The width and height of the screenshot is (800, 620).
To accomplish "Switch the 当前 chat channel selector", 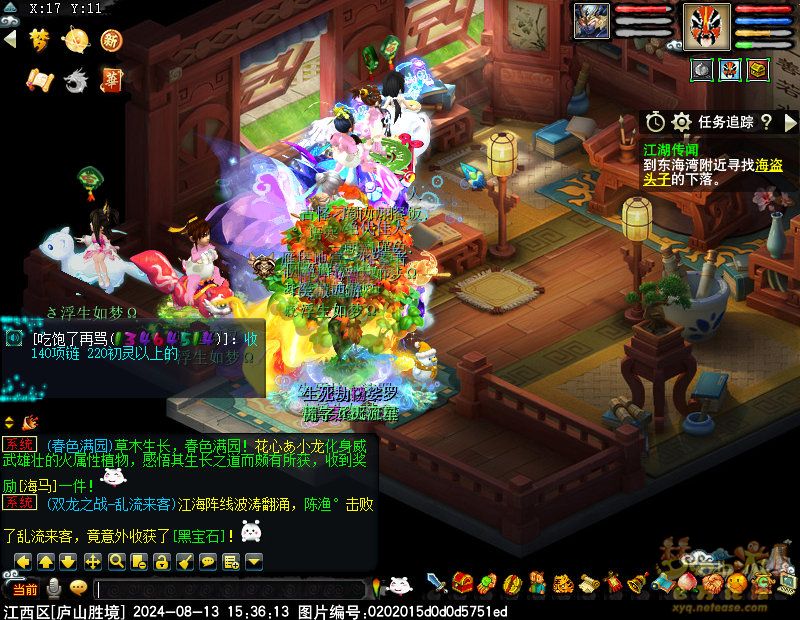I will point(24,588).
